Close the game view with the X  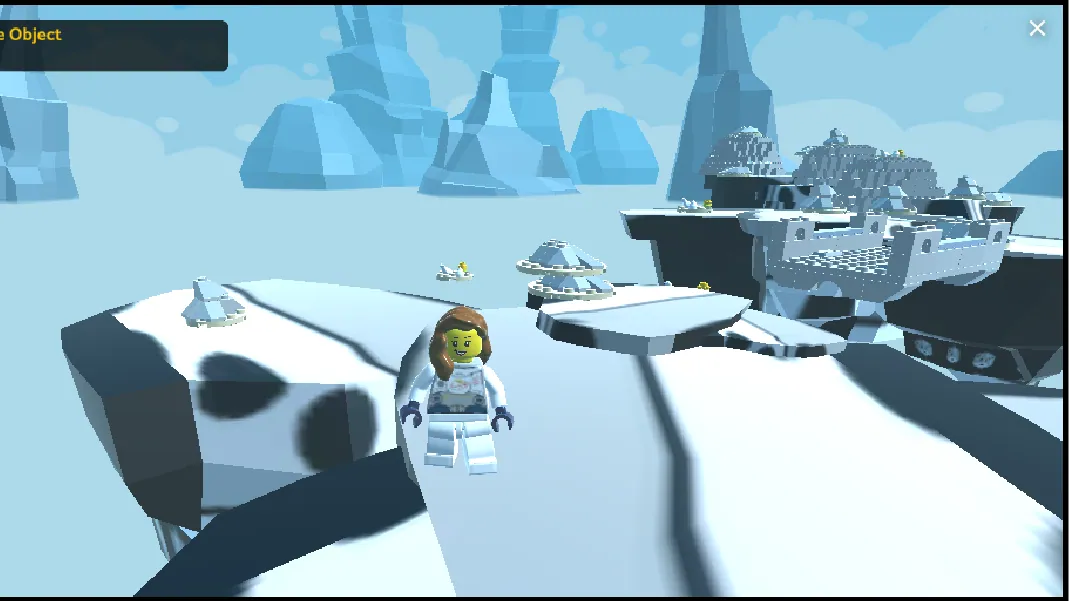(x=1037, y=29)
